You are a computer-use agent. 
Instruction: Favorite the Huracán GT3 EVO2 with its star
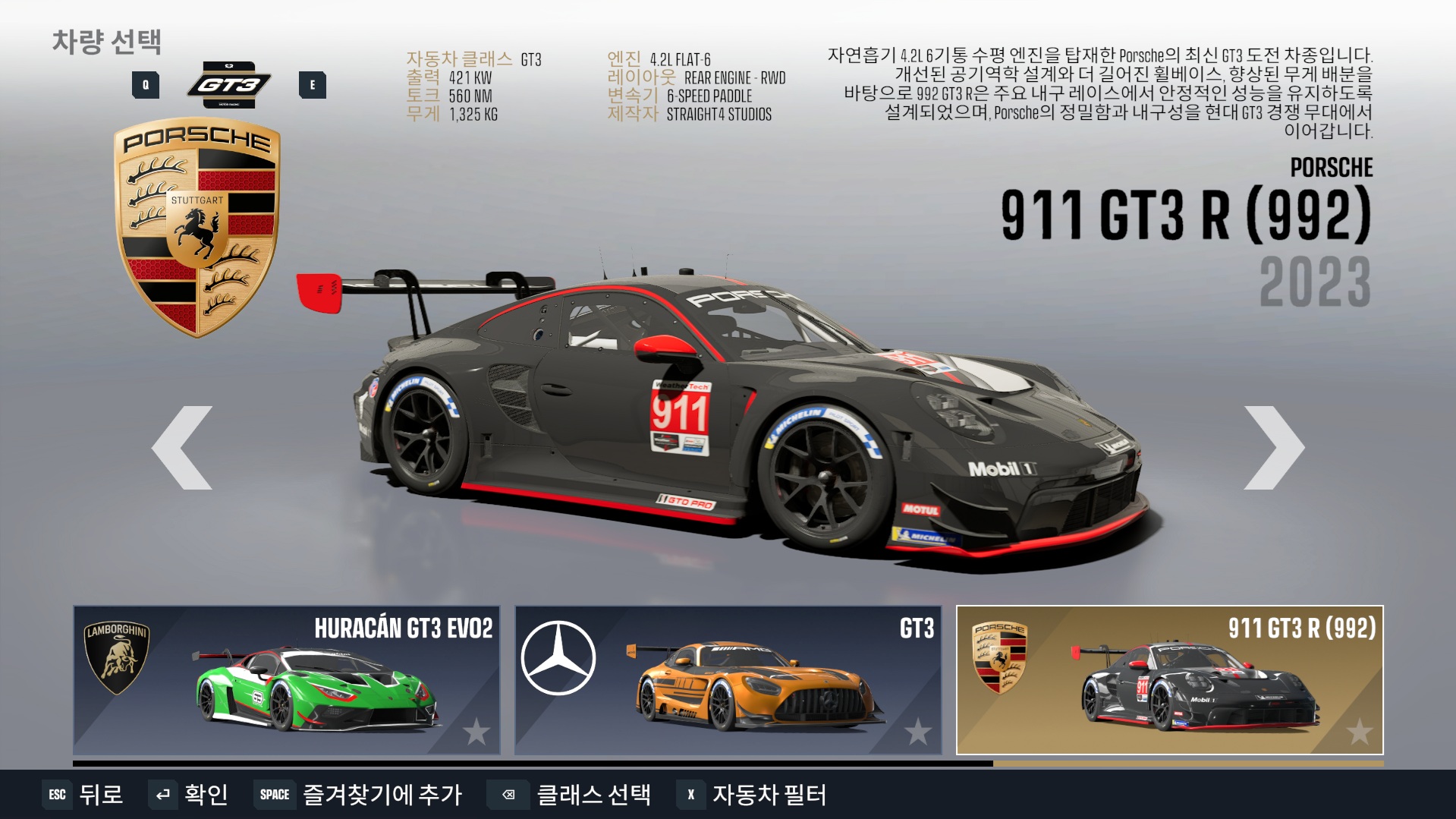476,732
